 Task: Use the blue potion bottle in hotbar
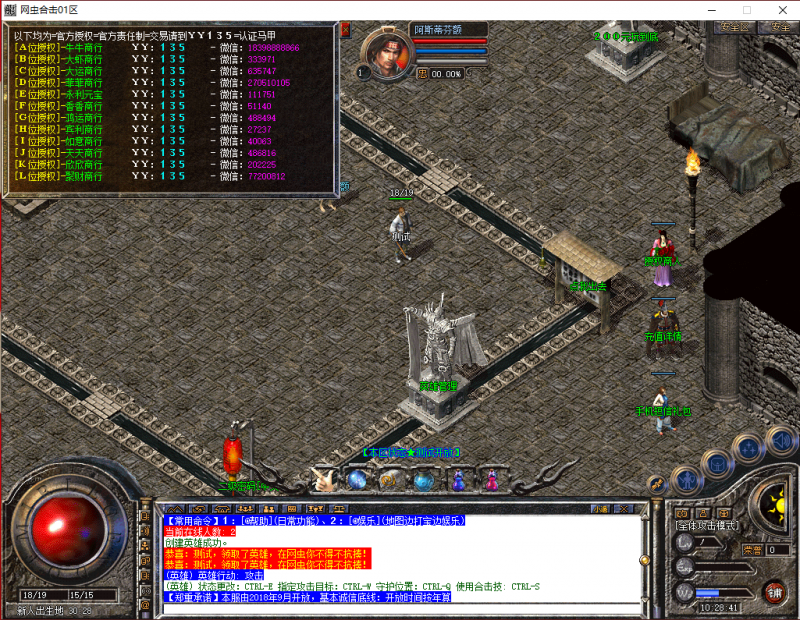tap(458, 481)
